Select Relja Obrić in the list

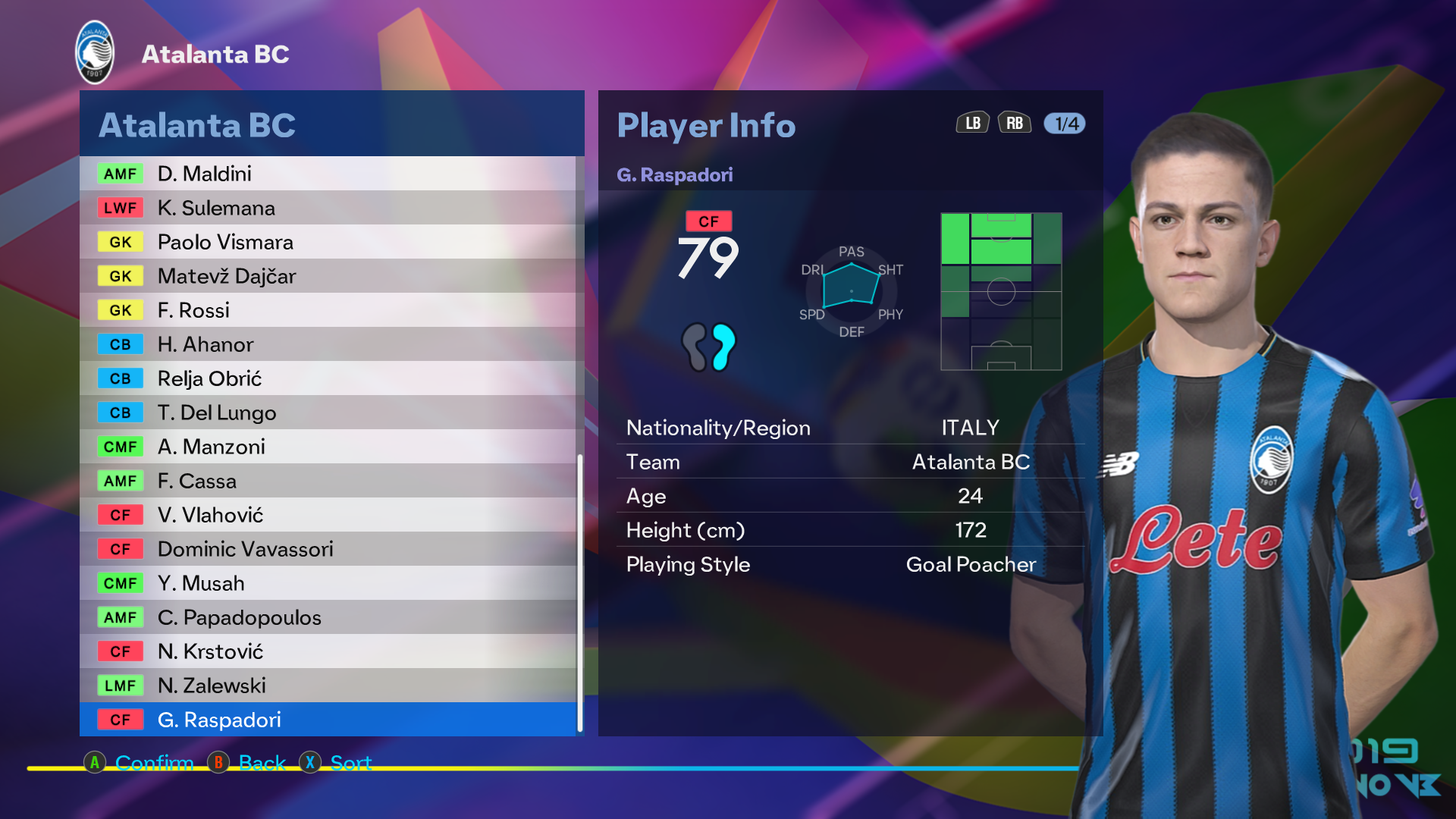(328, 378)
